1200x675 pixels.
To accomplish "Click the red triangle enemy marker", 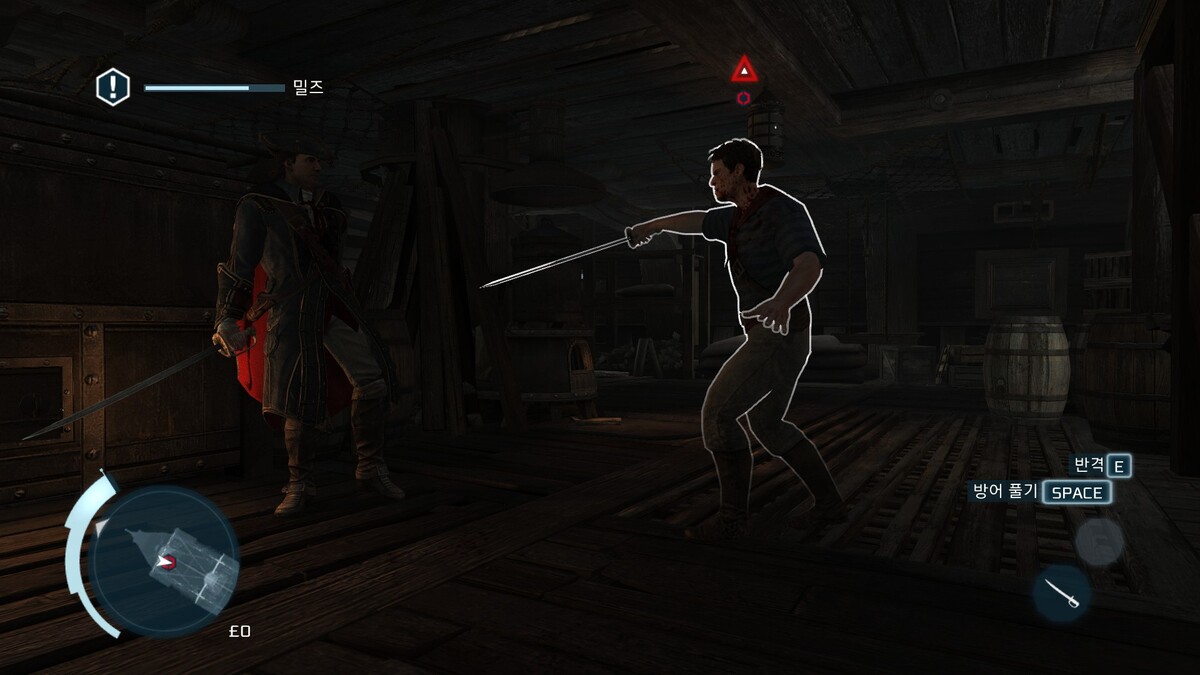I will pos(743,70).
